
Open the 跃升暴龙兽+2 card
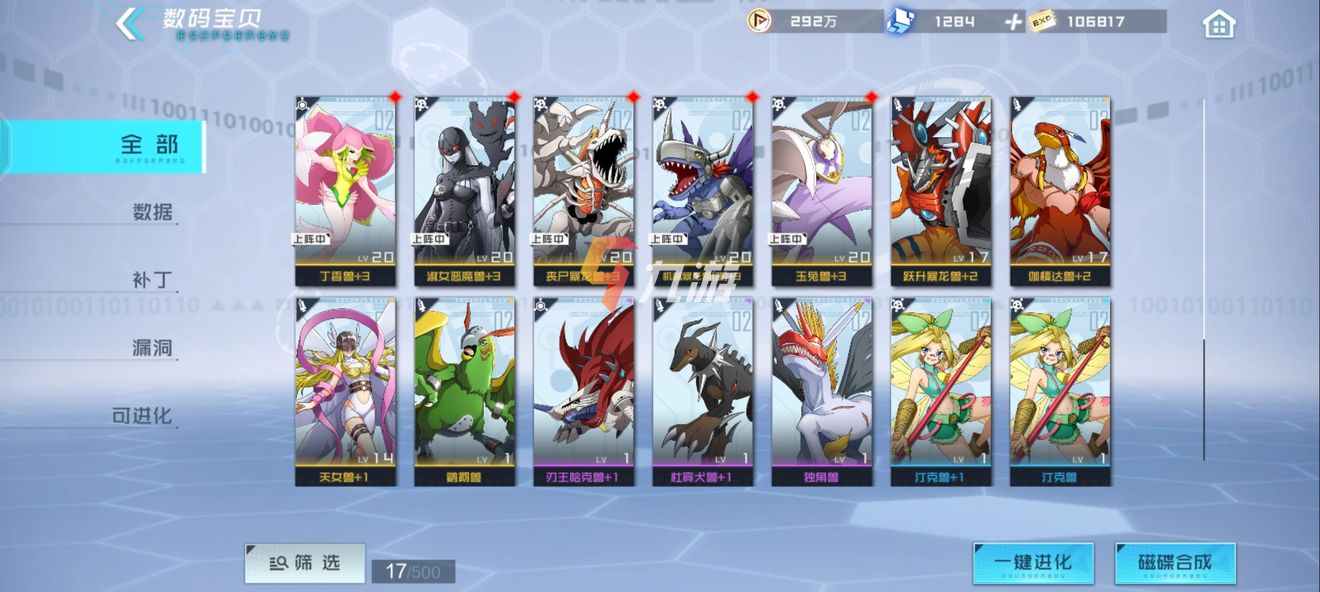[941, 191]
